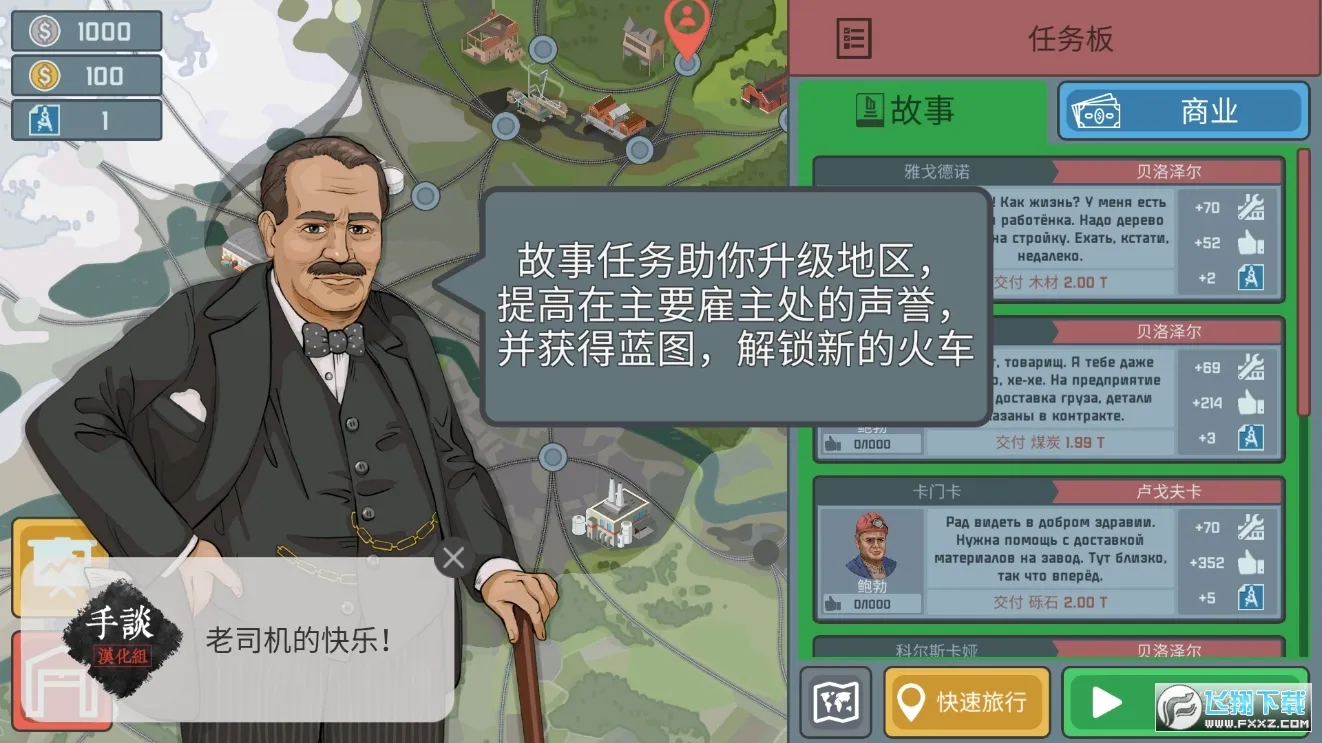Click the wrench reward icon on first quest

click(x=1249, y=207)
